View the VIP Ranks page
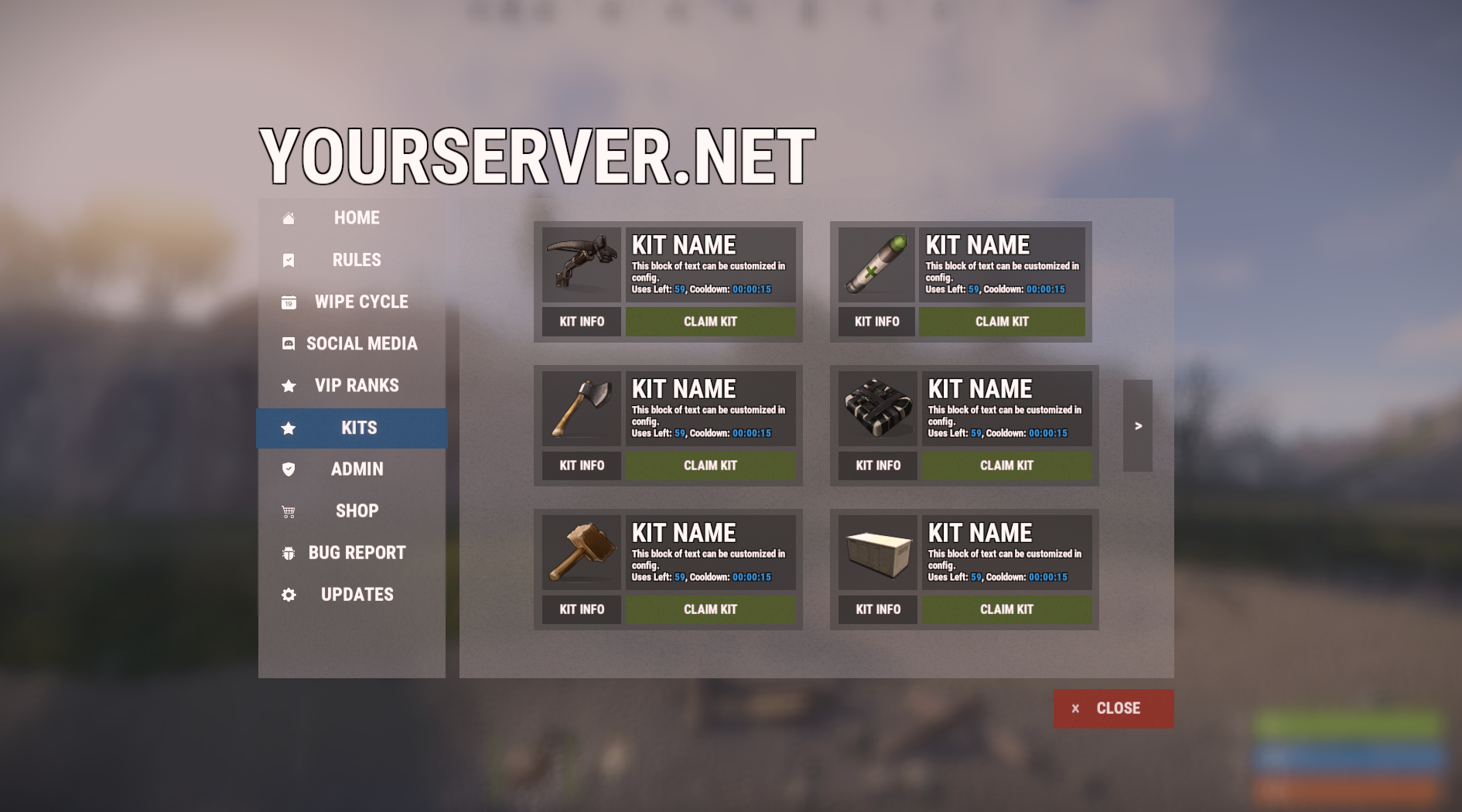This screenshot has height=812, width=1462. pyautogui.click(x=356, y=385)
